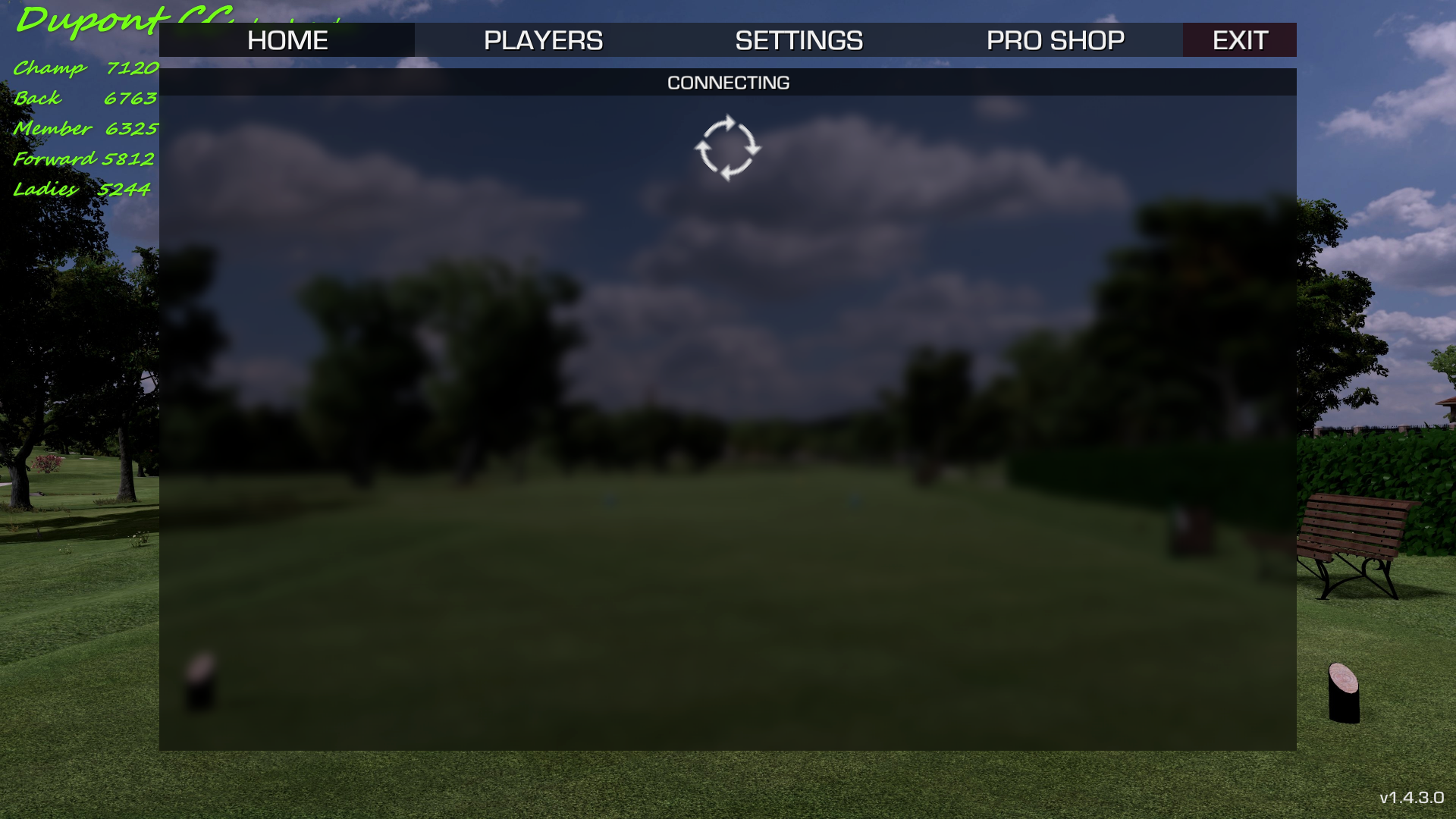Switch to the PLAYERS tab

(543, 40)
